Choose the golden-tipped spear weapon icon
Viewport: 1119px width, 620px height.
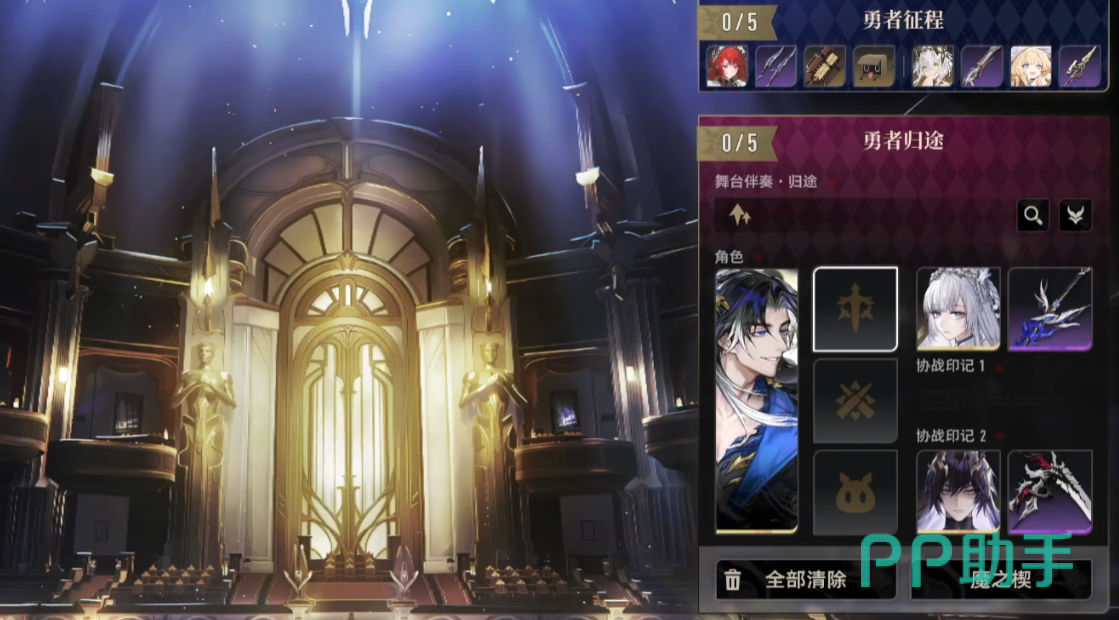point(1080,66)
